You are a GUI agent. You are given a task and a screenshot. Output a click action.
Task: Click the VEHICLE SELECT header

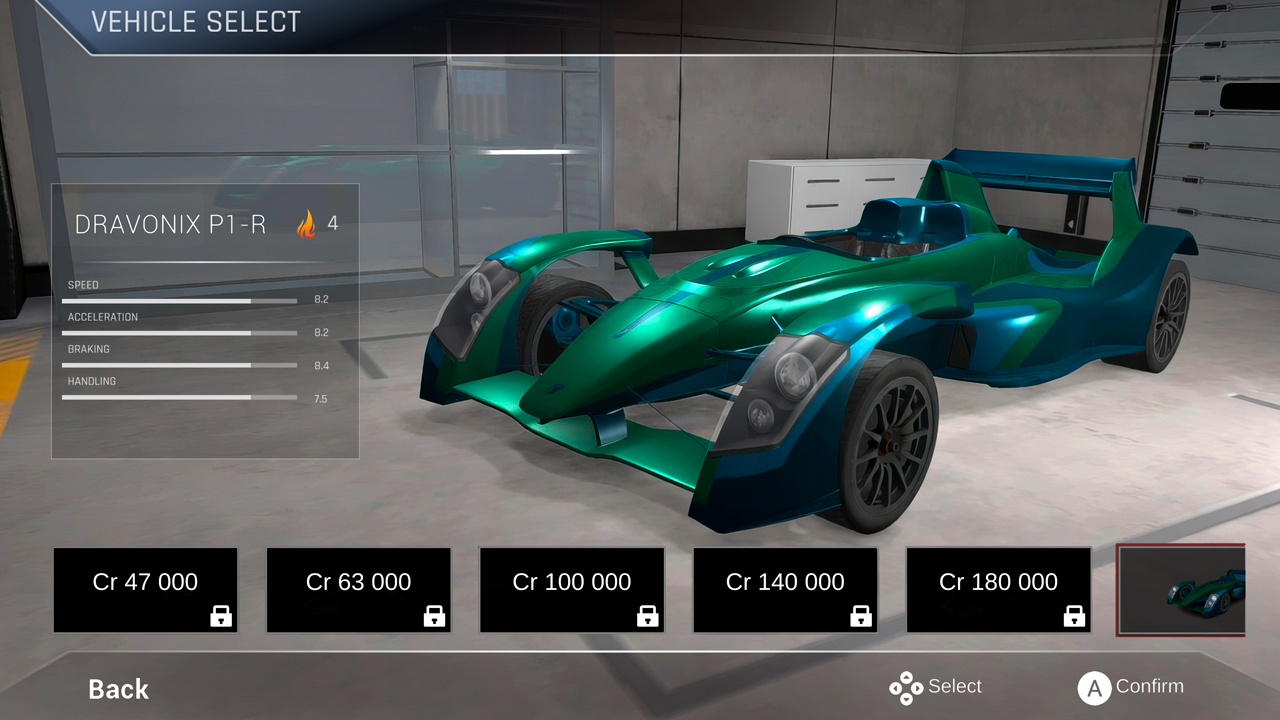(196, 21)
